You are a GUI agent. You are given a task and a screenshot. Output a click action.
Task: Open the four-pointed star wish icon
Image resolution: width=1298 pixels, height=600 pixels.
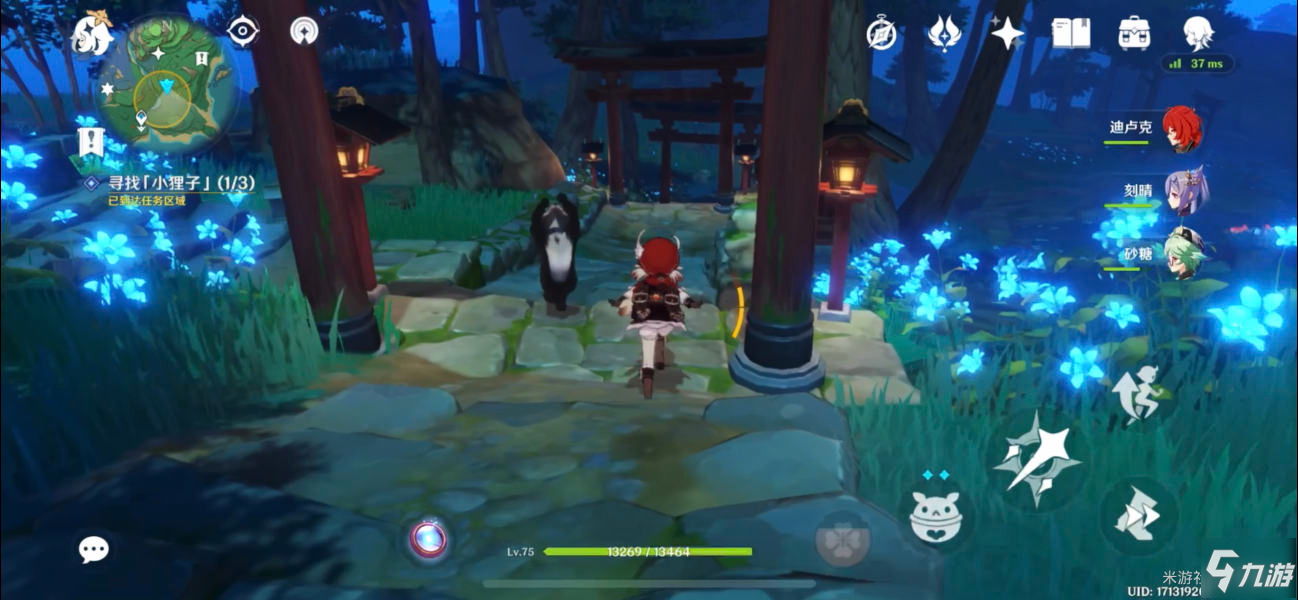(x=1007, y=34)
